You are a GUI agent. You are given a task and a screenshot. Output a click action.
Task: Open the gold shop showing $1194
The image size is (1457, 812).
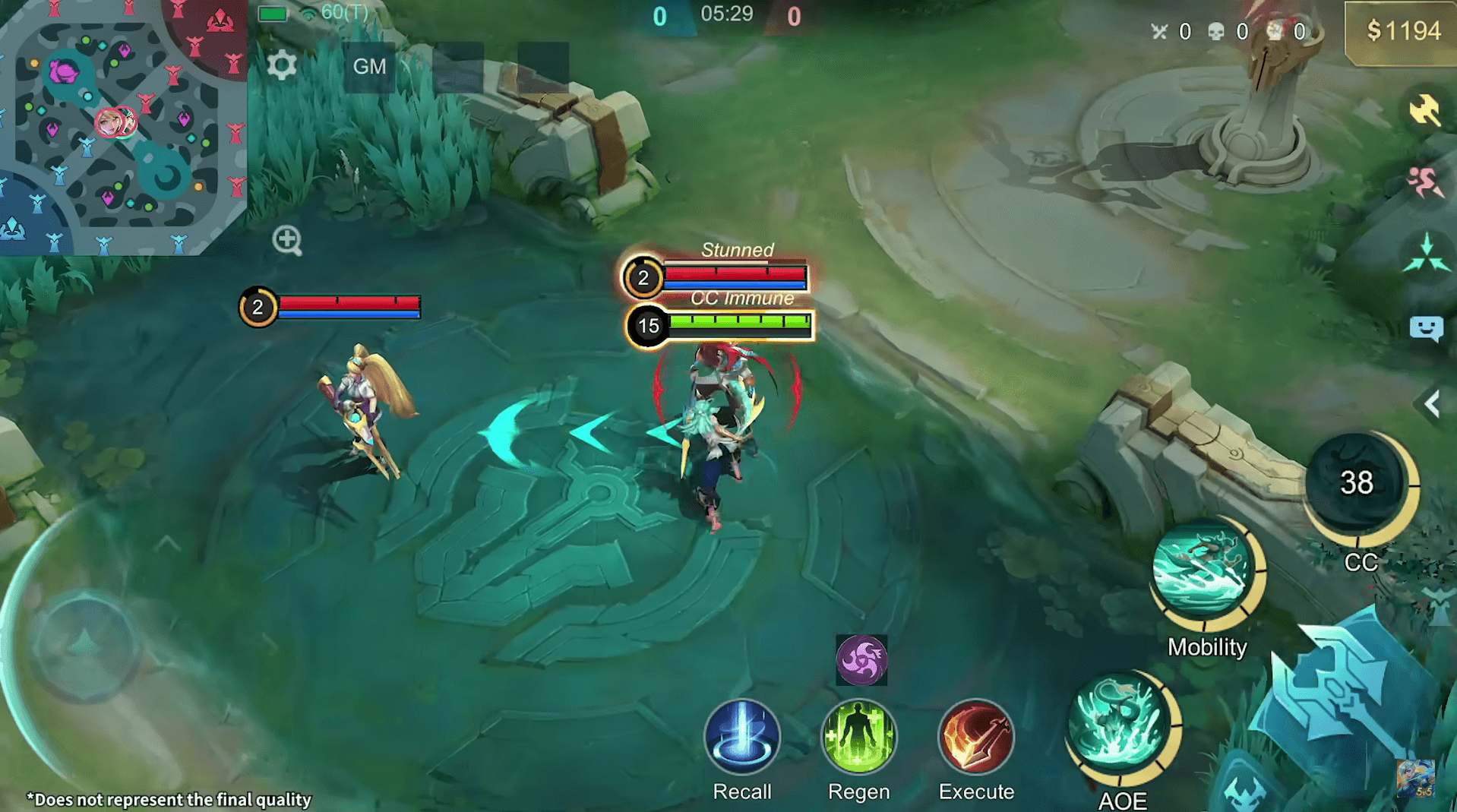(1402, 32)
